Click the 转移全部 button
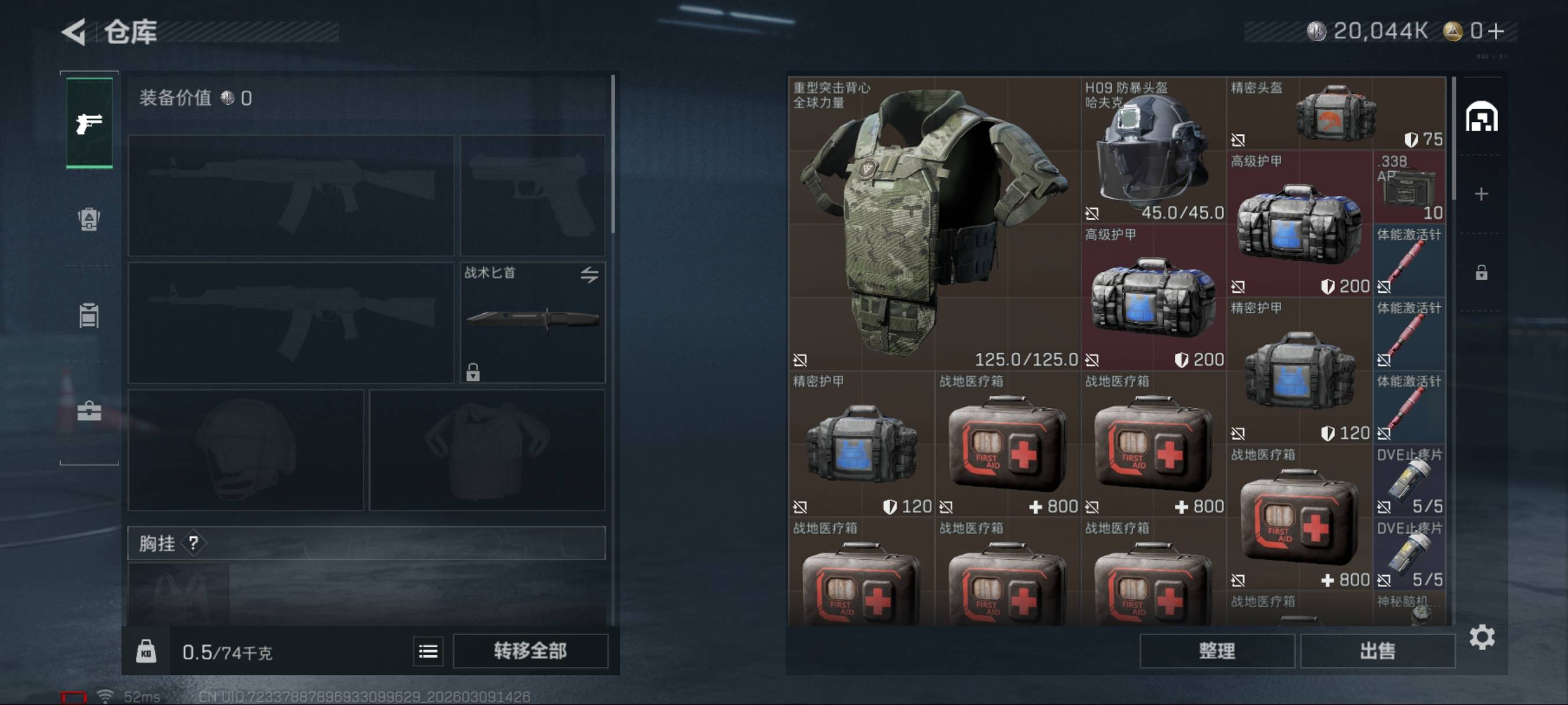This screenshot has height=705, width=1568. click(530, 651)
